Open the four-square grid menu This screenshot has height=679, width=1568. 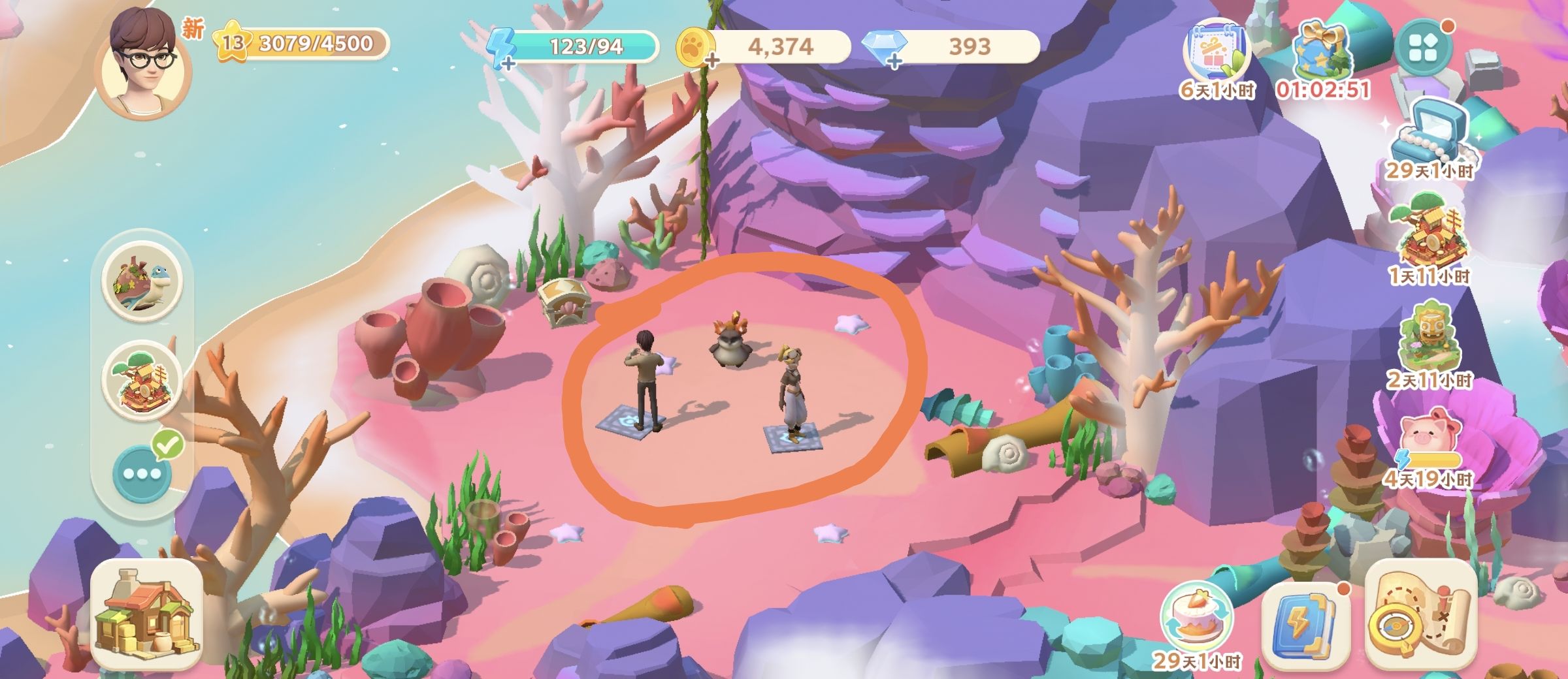pos(1424,48)
